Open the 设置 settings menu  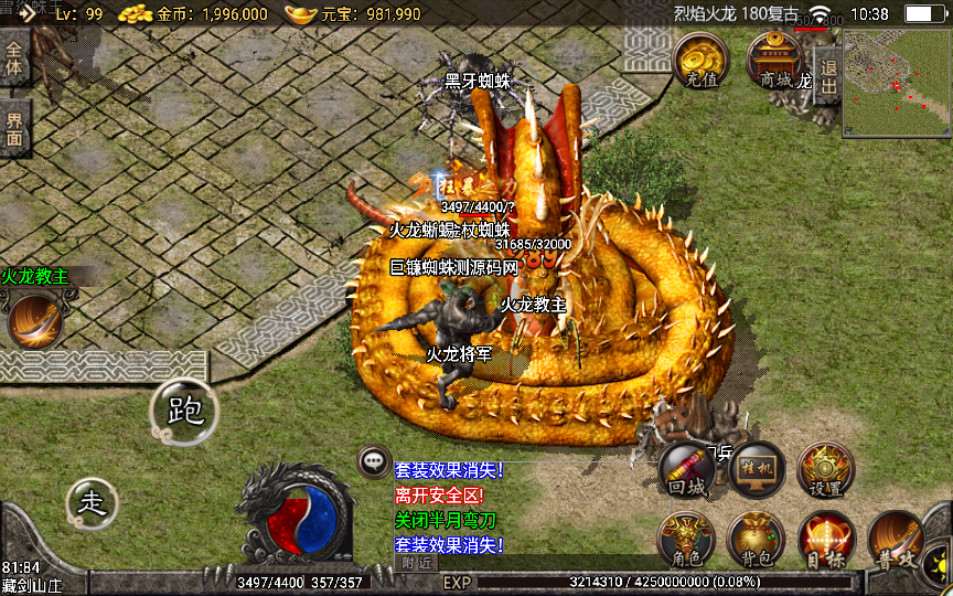click(x=825, y=469)
